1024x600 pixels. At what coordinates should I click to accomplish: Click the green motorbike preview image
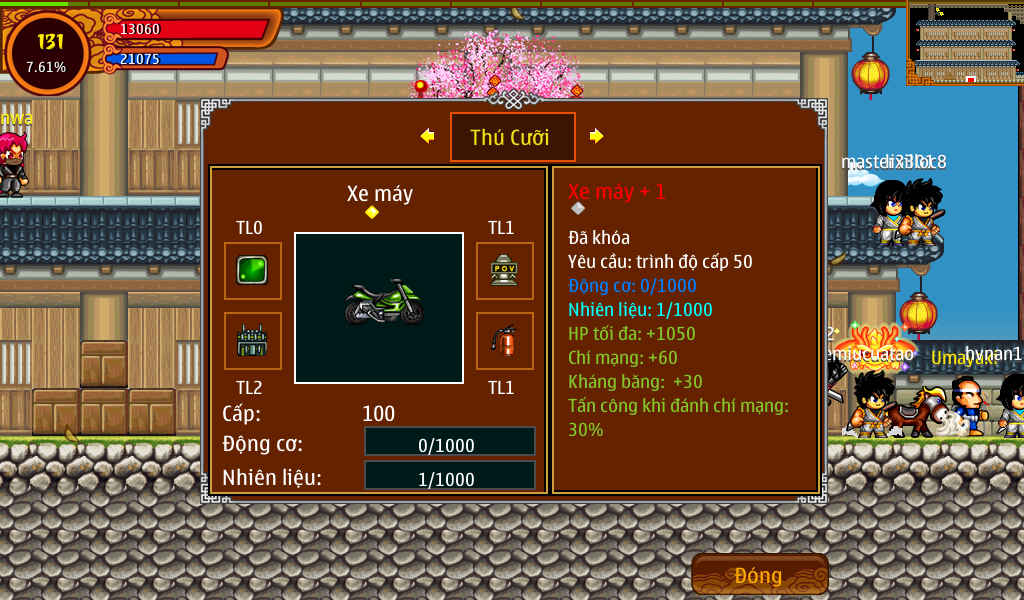[x=379, y=307]
